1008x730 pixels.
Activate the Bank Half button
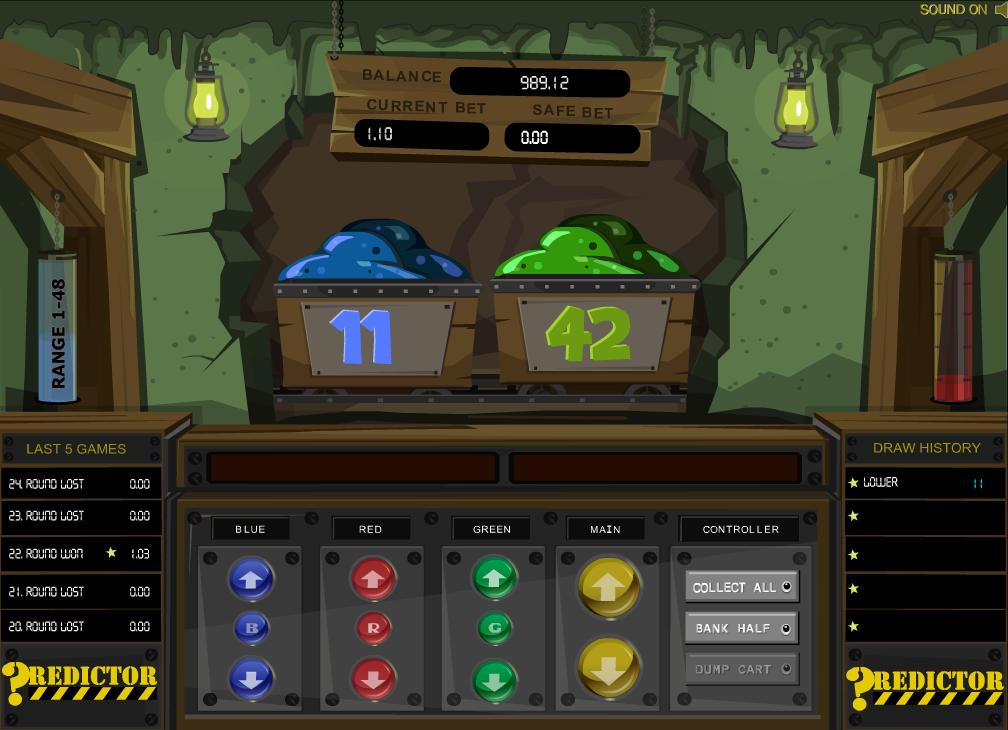[741, 628]
